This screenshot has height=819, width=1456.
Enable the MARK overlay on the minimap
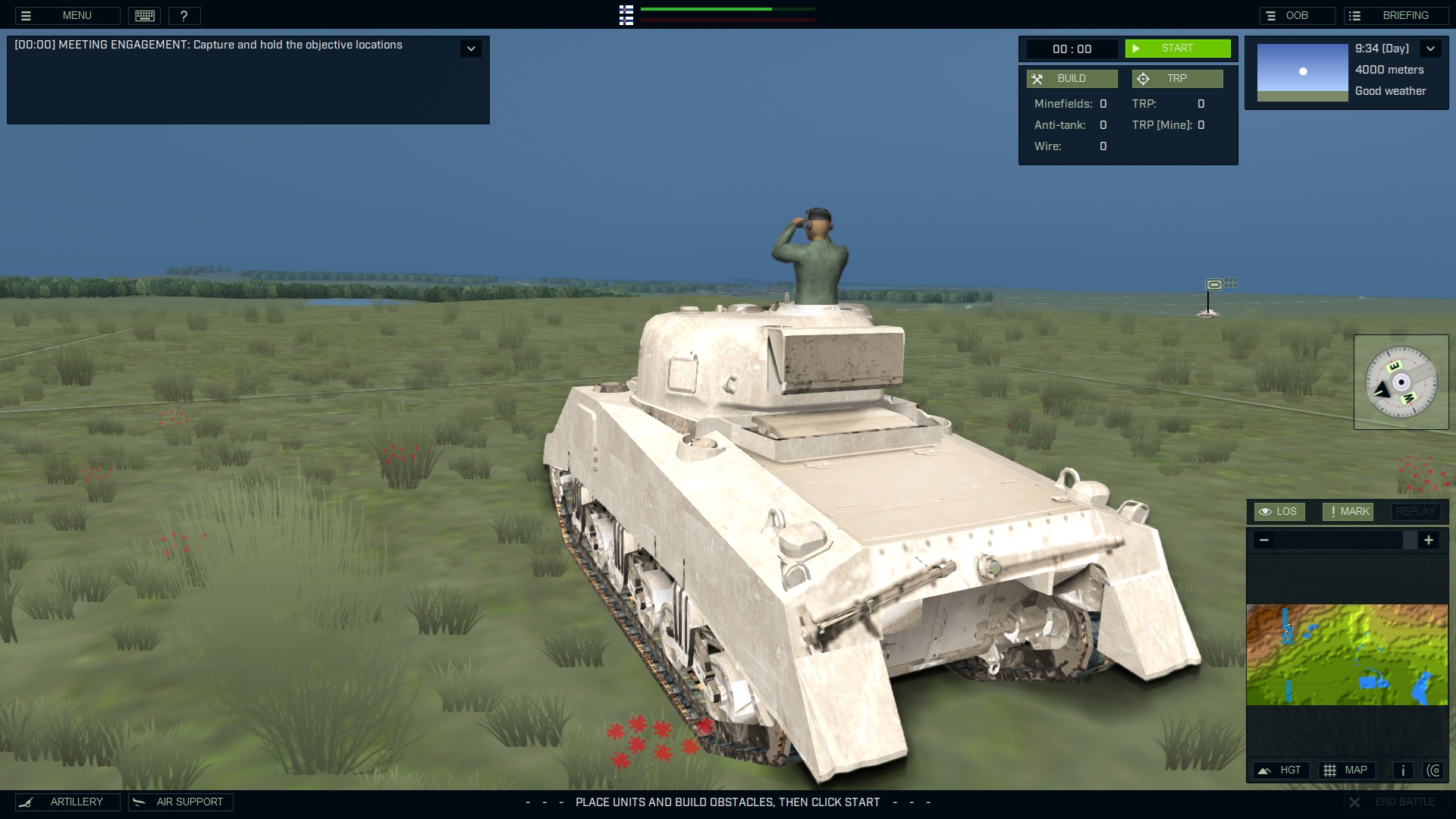1348,511
